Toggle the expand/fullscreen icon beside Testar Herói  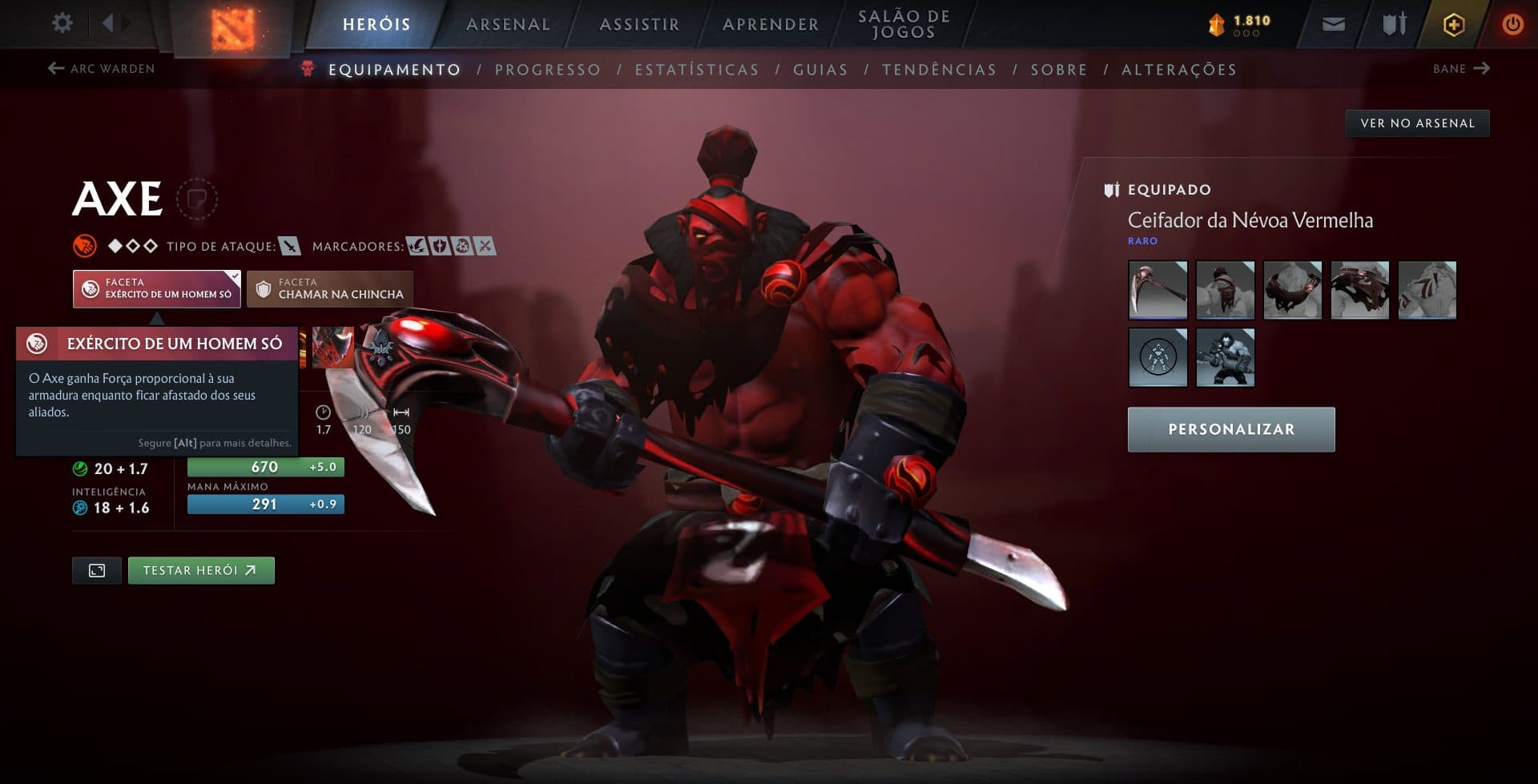pyautogui.click(x=96, y=570)
